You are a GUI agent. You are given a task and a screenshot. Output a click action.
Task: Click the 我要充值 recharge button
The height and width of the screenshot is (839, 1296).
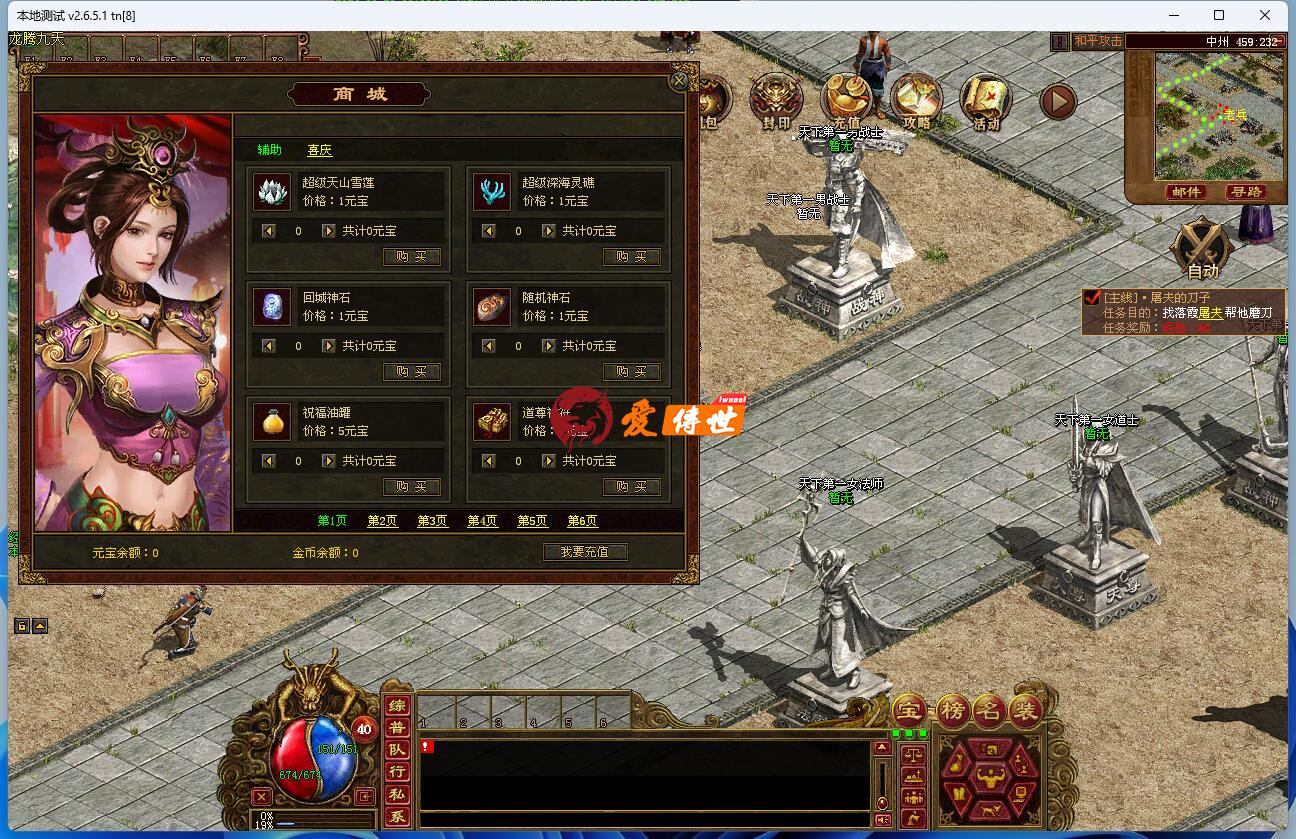click(584, 551)
